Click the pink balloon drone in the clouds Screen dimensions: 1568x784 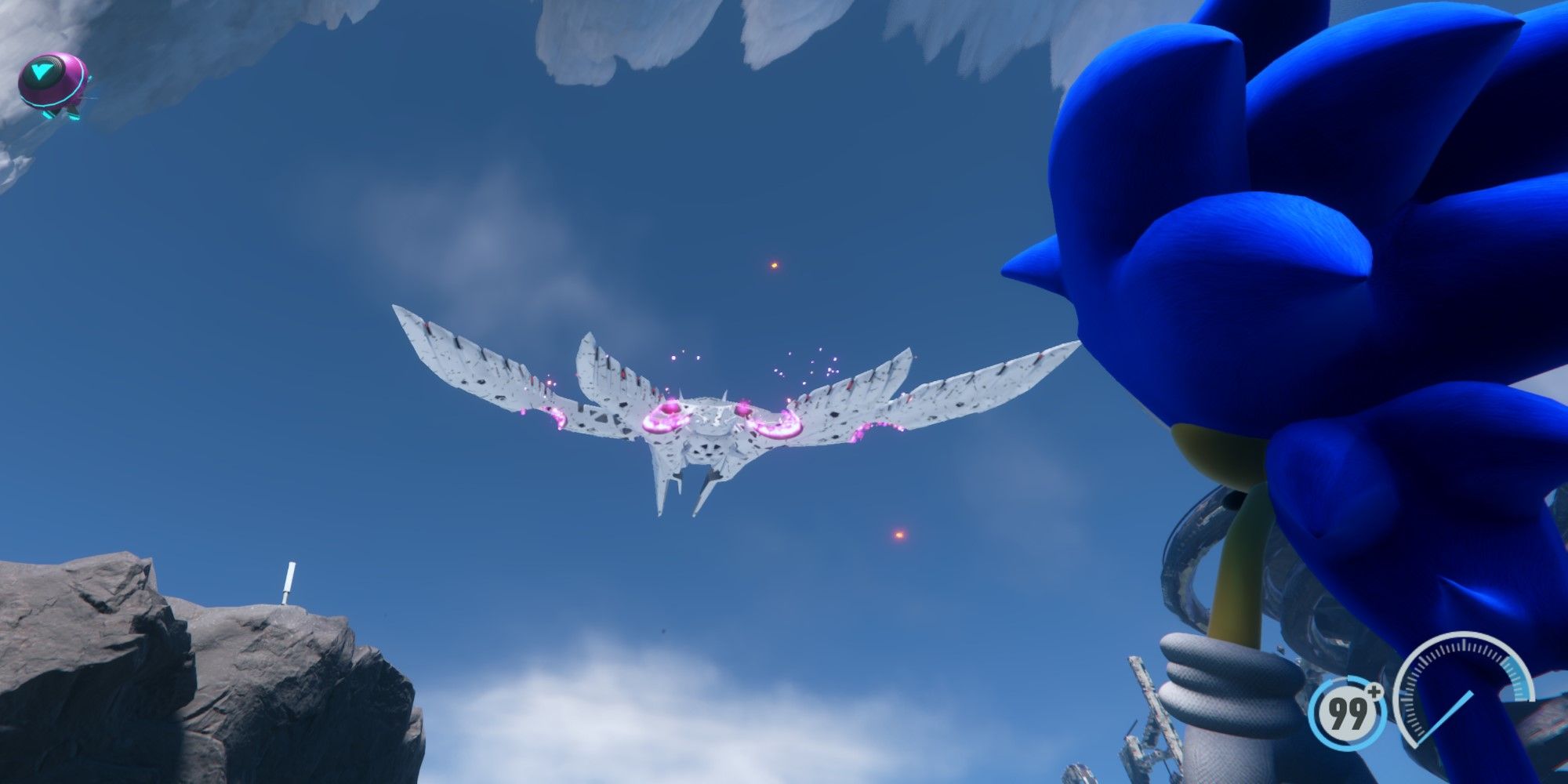pyautogui.click(x=51, y=82)
